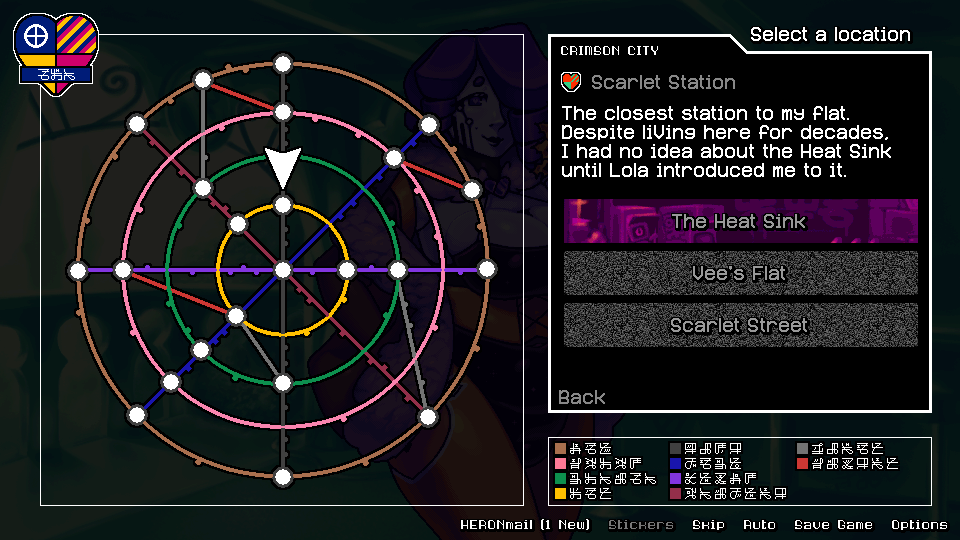The width and height of the screenshot is (960, 540).
Task: Select the bottommost station on the brown ring
Action: [x=283, y=476]
